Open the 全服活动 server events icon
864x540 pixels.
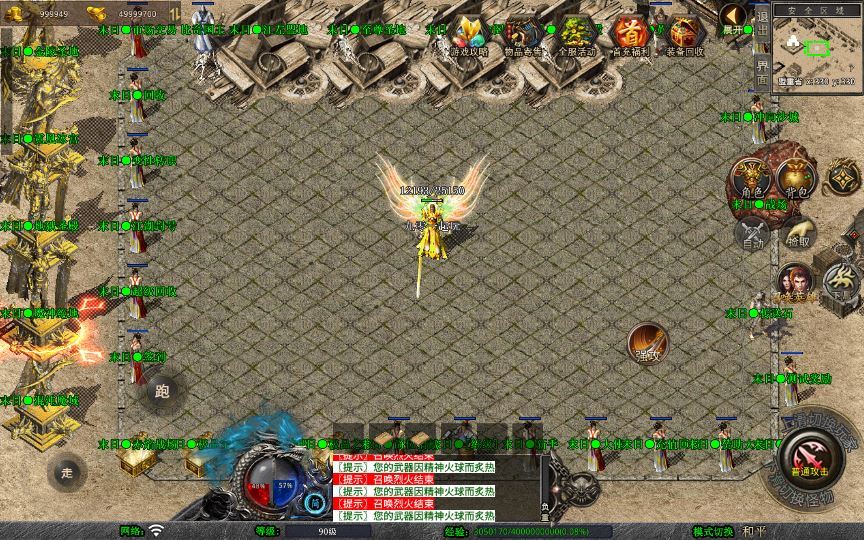click(577, 35)
